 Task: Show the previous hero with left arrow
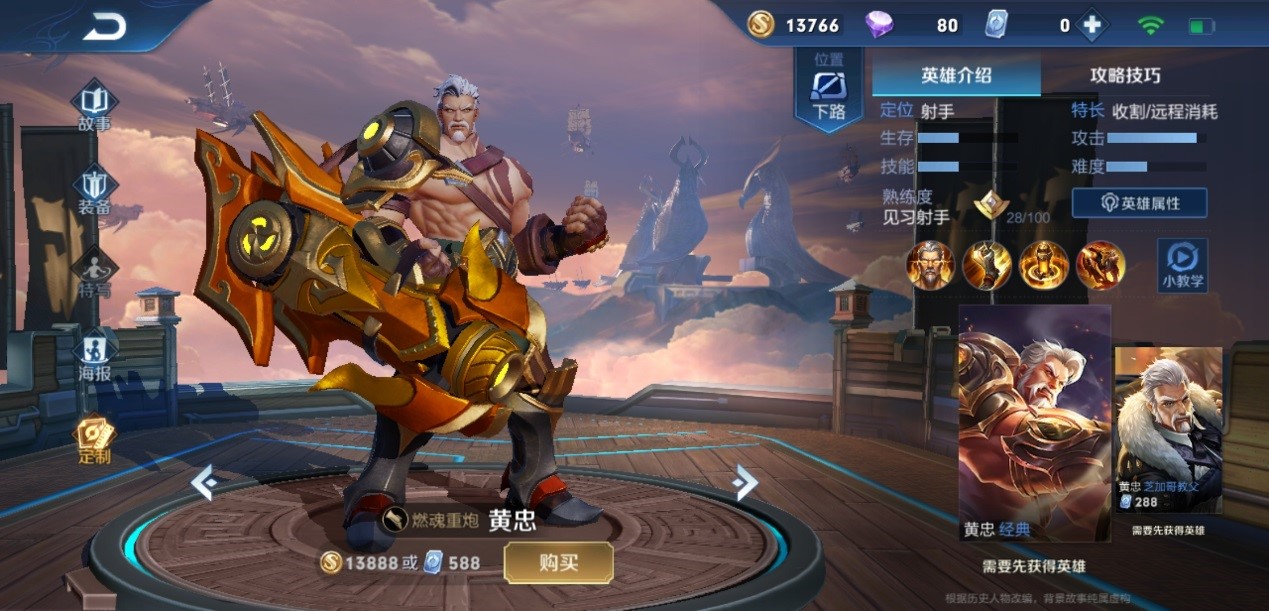pyautogui.click(x=205, y=483)
